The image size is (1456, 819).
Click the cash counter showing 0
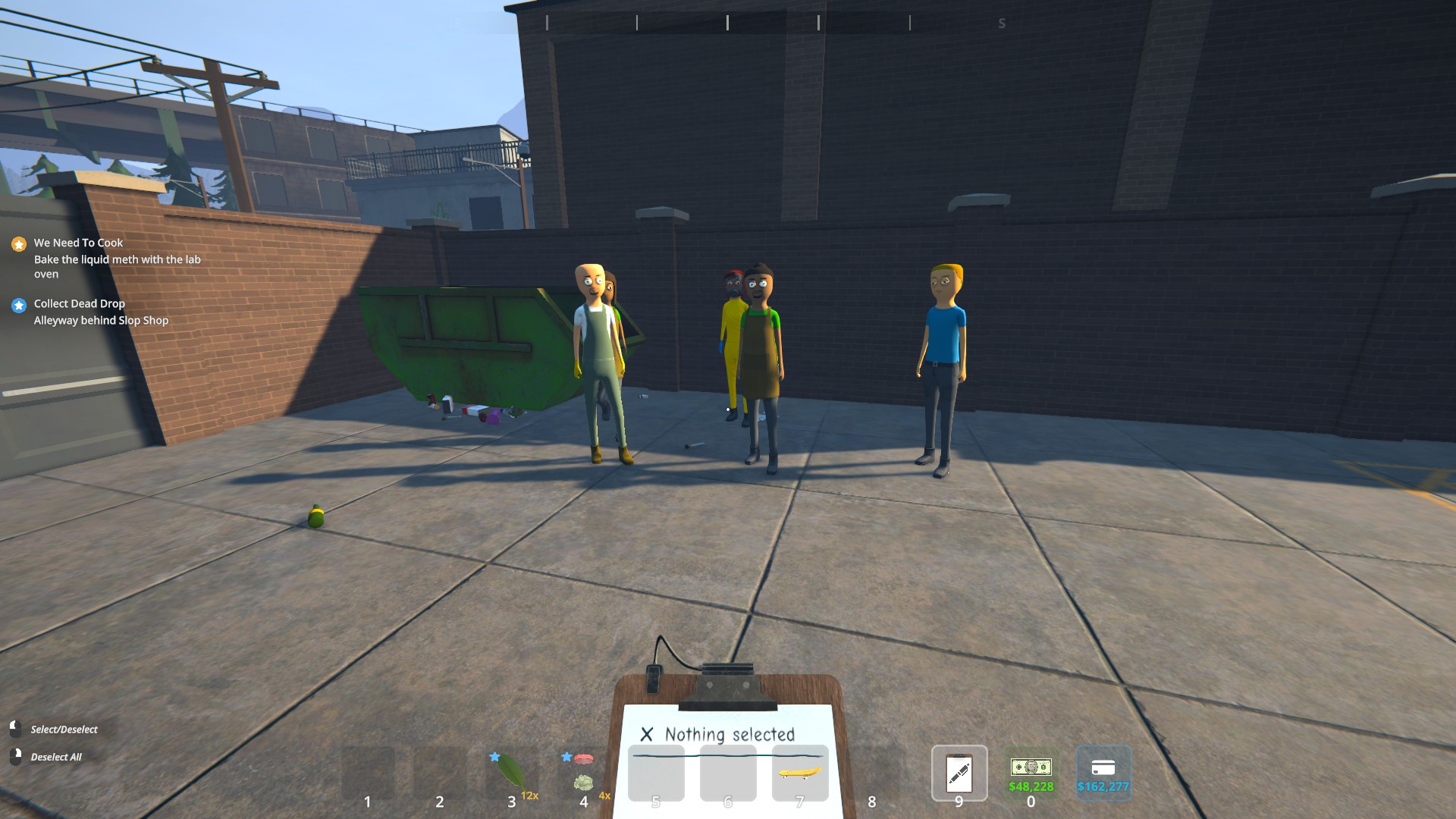click(1031, 800)
